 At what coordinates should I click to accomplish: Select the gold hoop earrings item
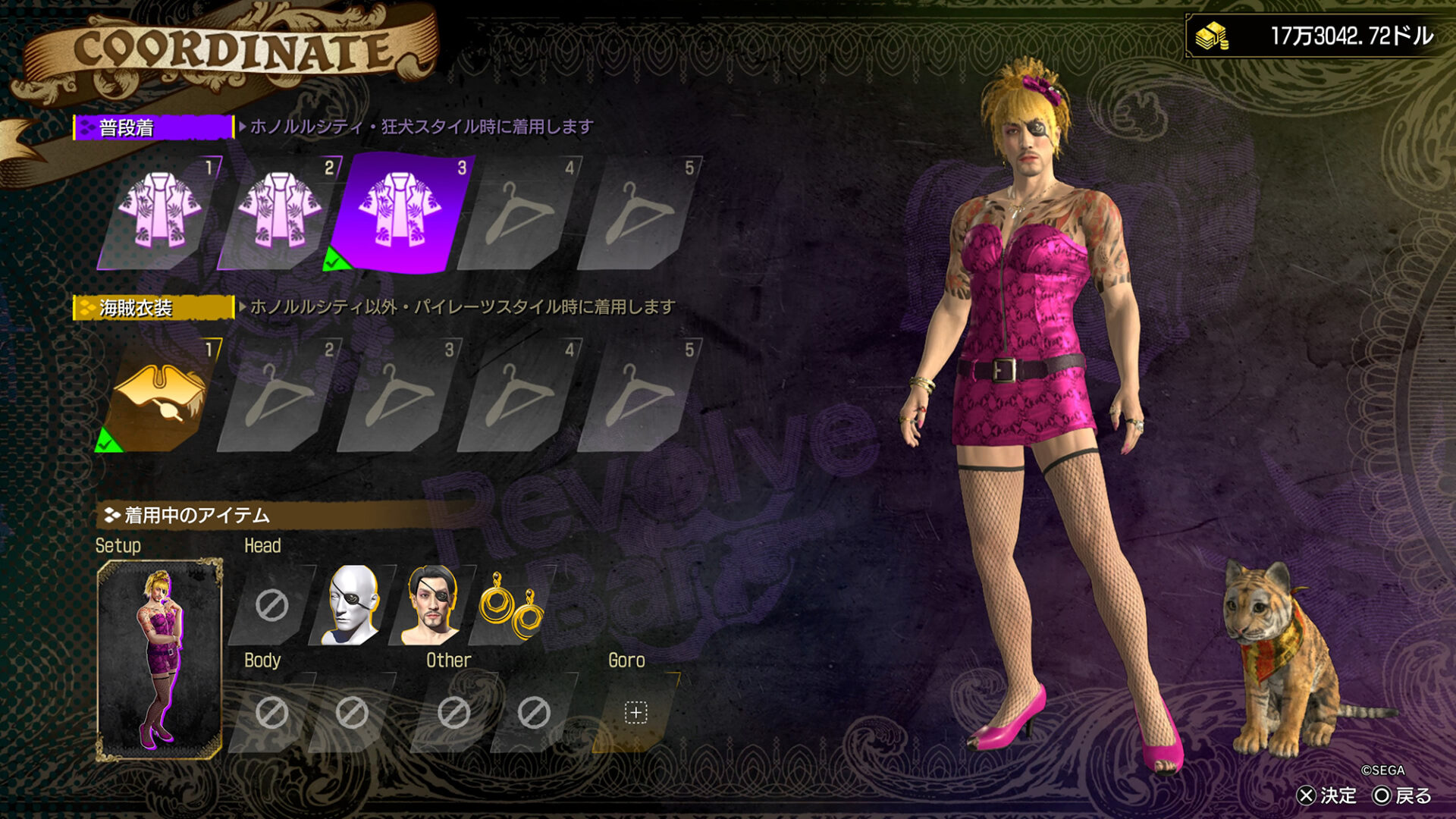pyautogui.click(x=512, y=605)
